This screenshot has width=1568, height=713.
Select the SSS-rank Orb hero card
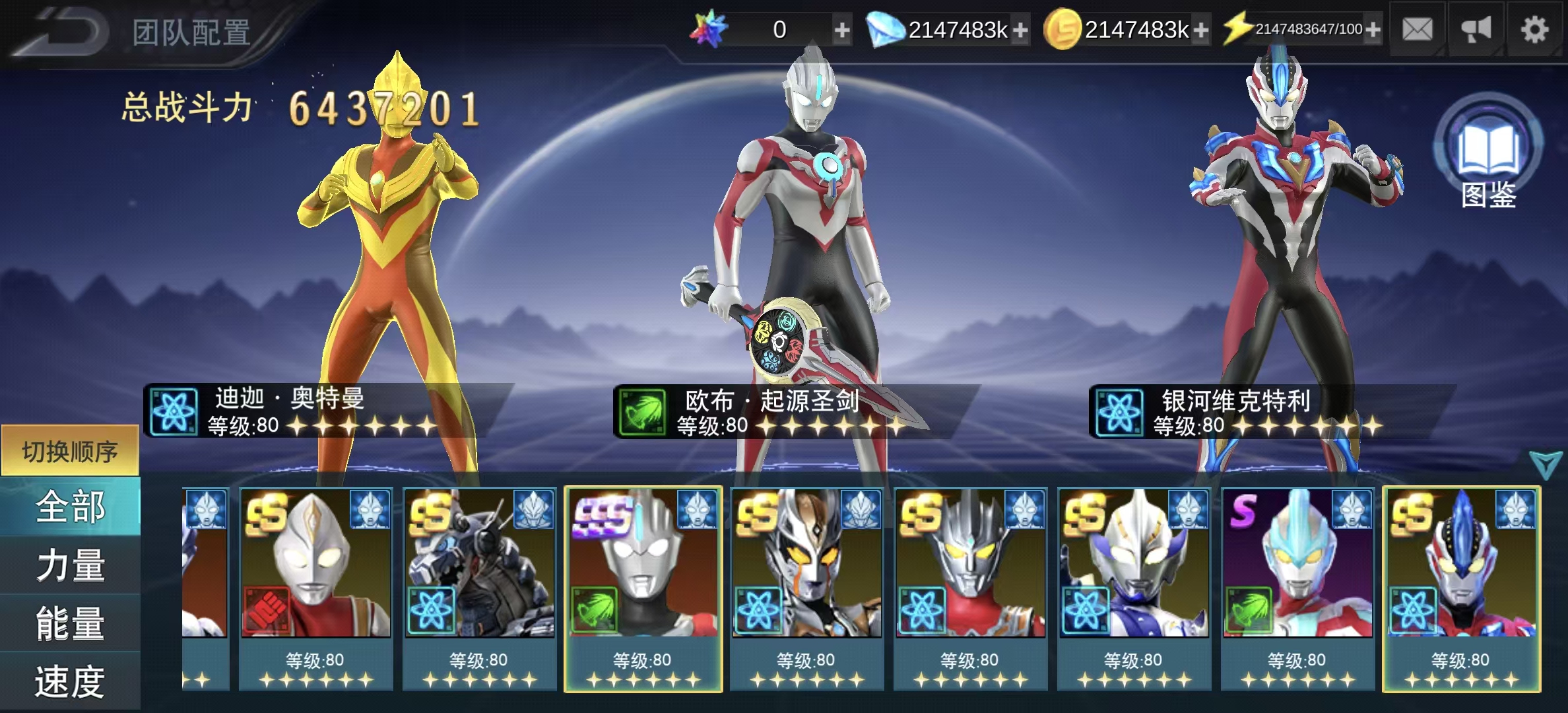(643, 588)
